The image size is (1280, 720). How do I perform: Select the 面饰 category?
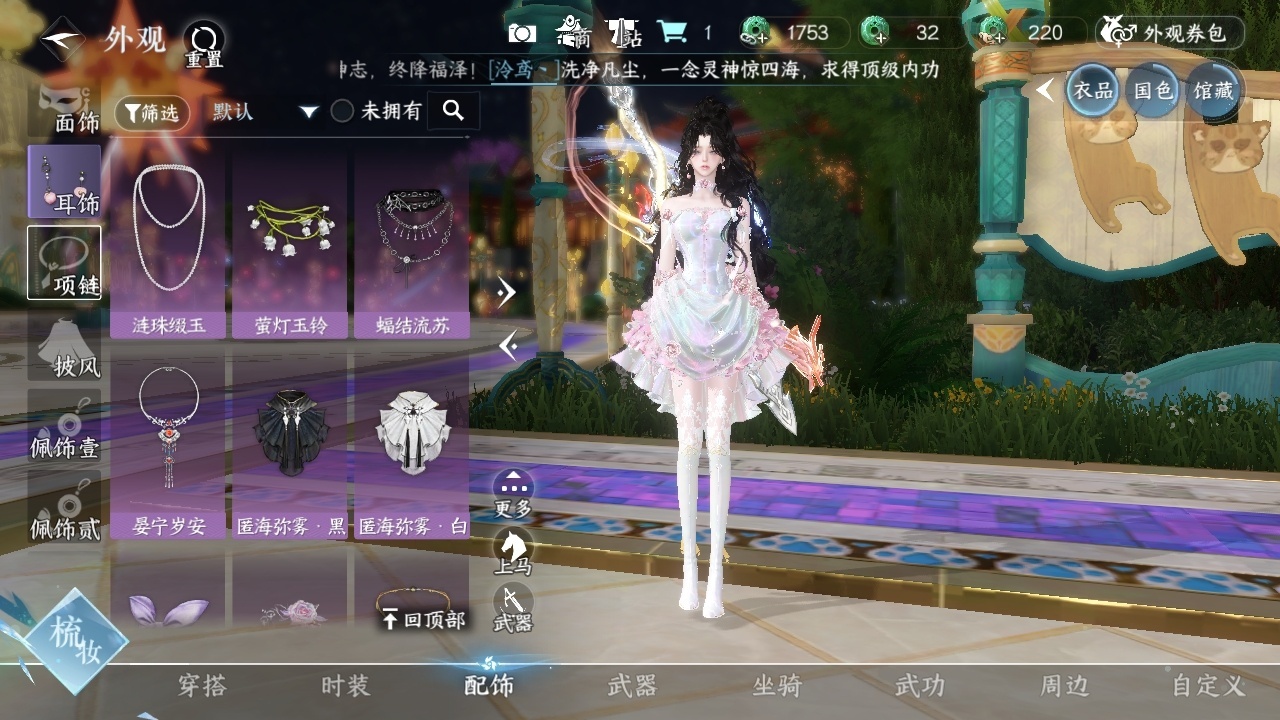click(x=65, y=110)
